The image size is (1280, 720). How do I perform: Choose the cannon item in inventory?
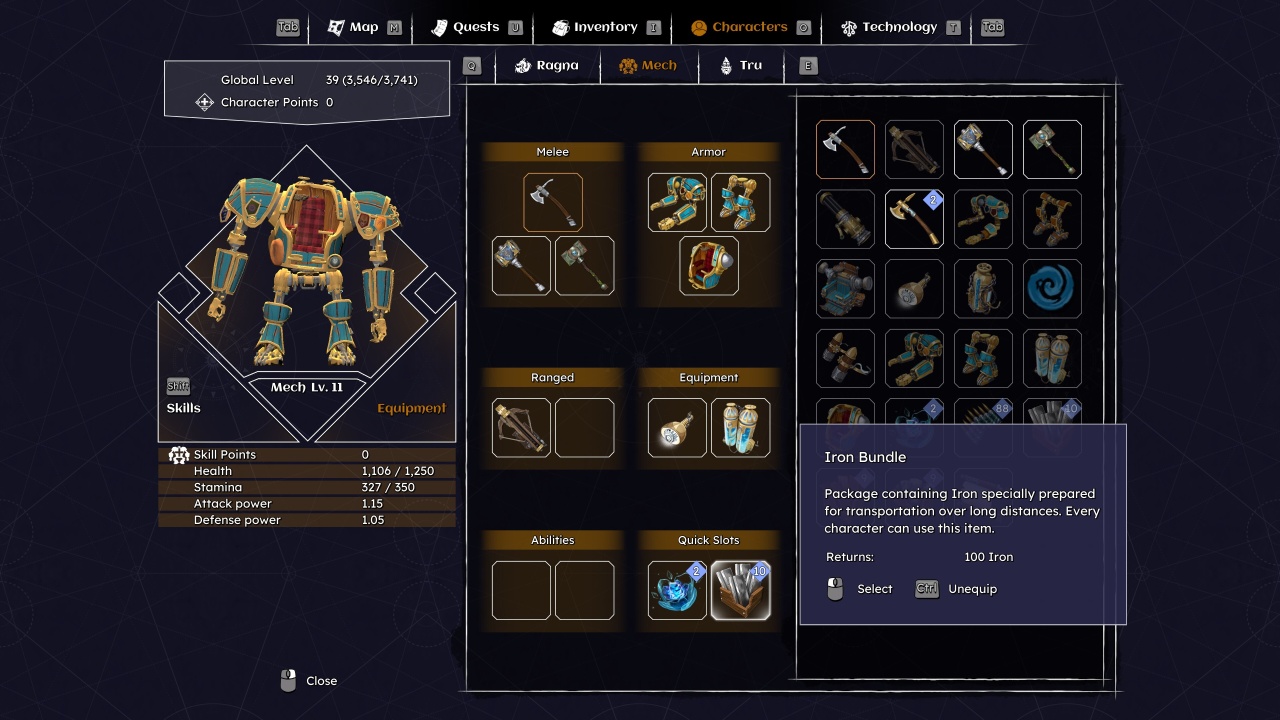[845, 219]
